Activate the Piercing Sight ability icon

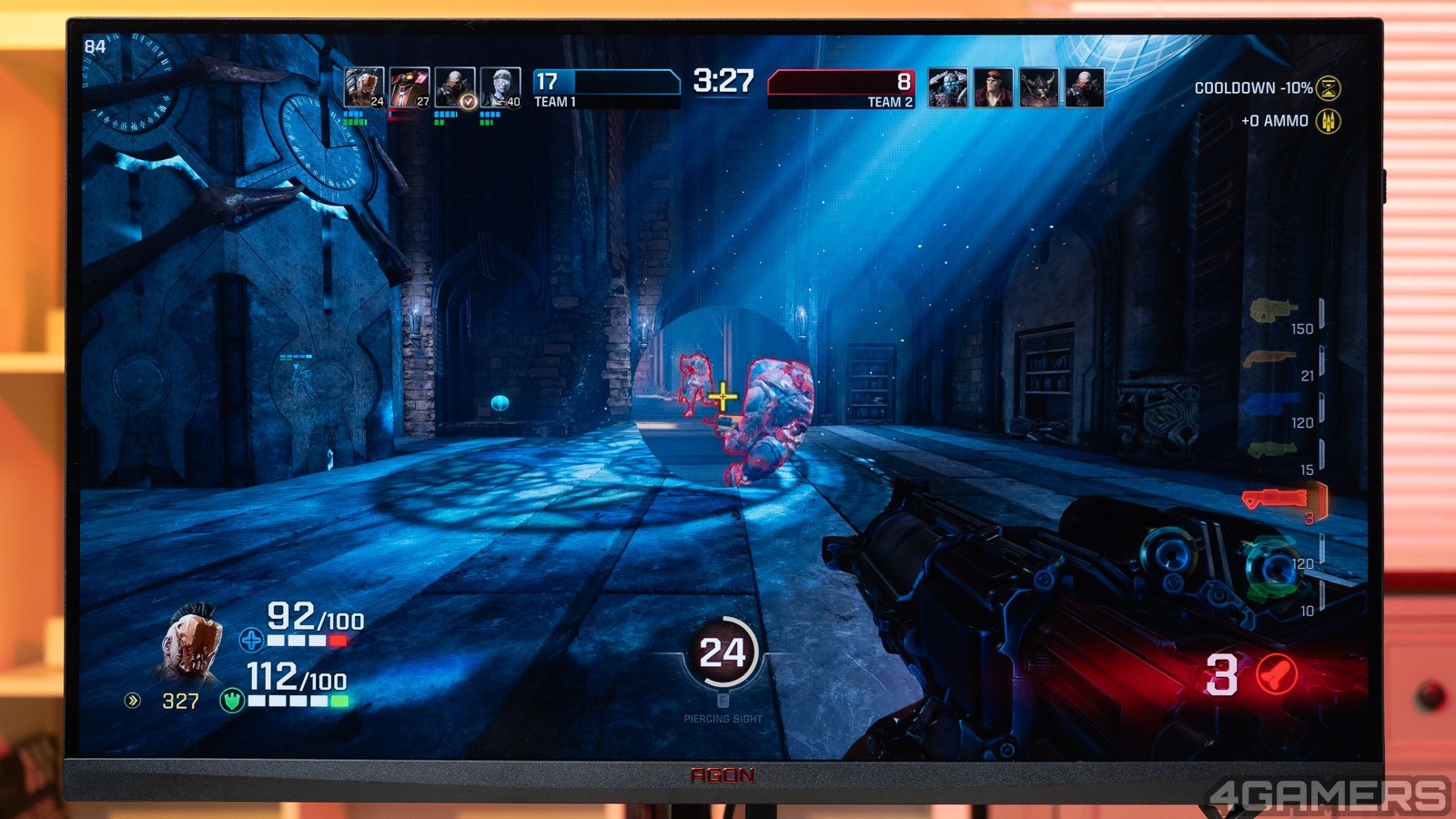[723, 652]
